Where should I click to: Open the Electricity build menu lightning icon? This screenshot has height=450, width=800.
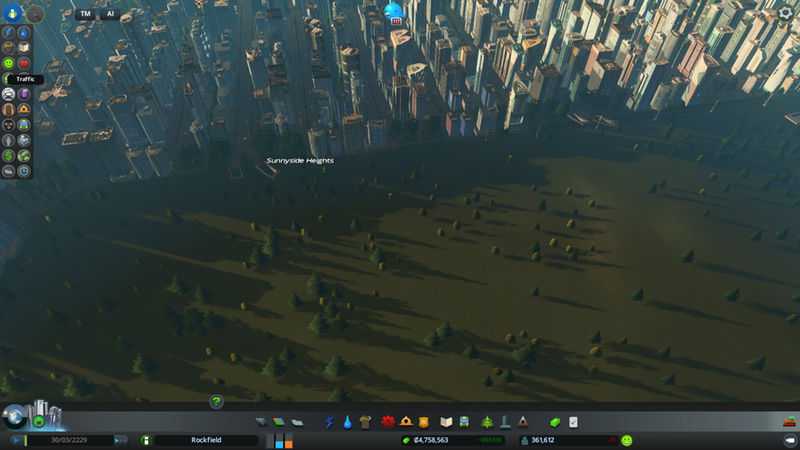330,422
